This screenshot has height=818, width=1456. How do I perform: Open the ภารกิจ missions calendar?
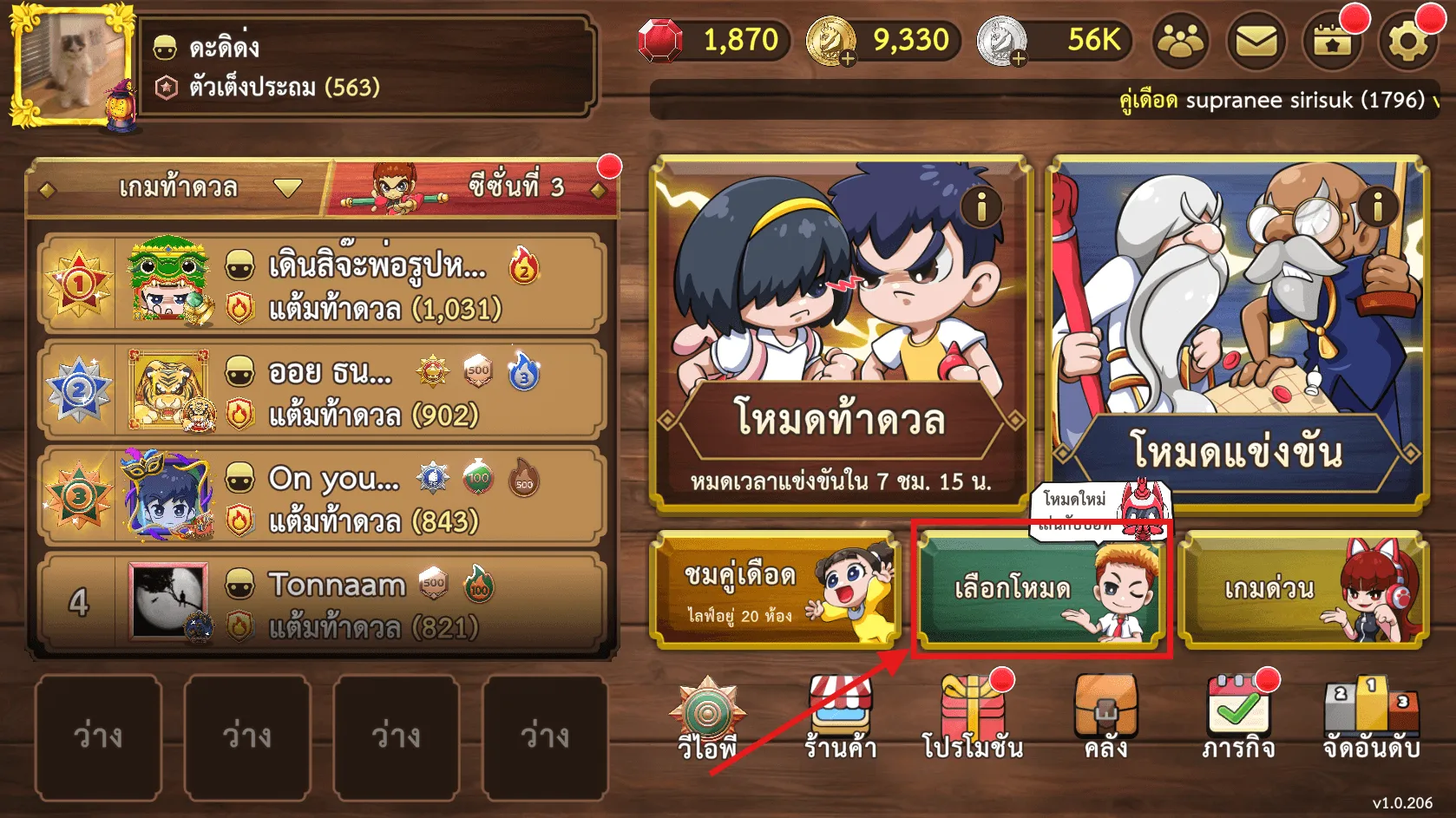coord(1238,719)
